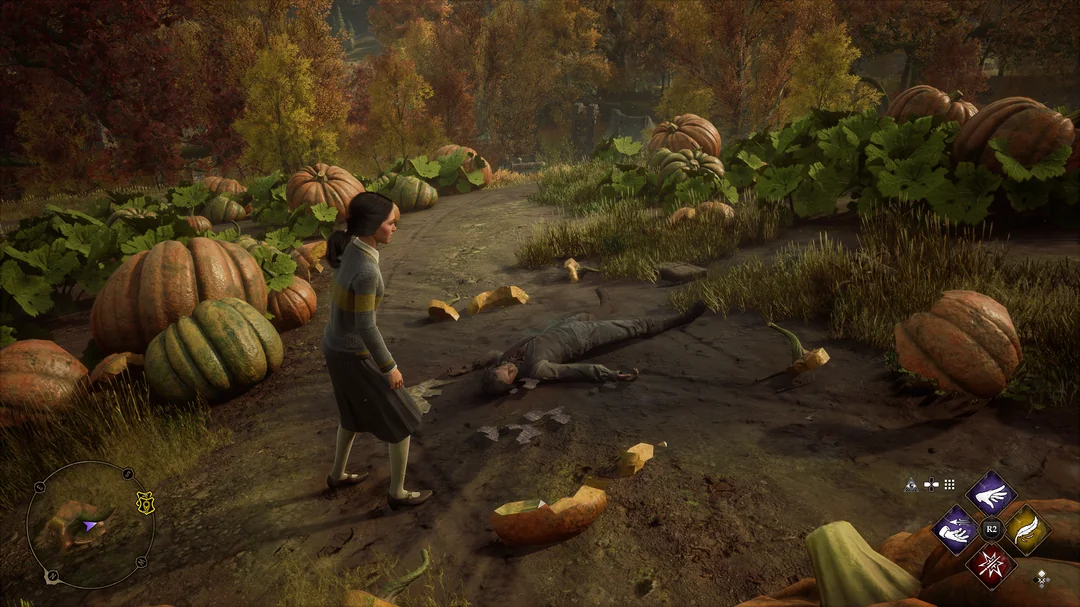Open the nine-dot grid icon
The width and height of the screenshot is (1080, 607).
pos(949,484)
